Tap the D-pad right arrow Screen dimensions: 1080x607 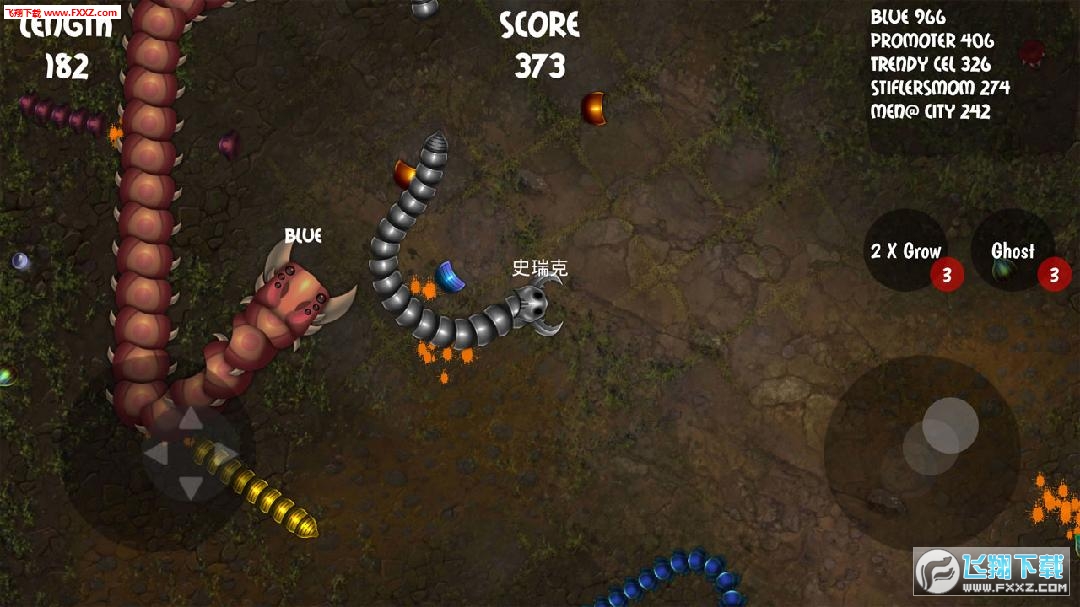224,454
